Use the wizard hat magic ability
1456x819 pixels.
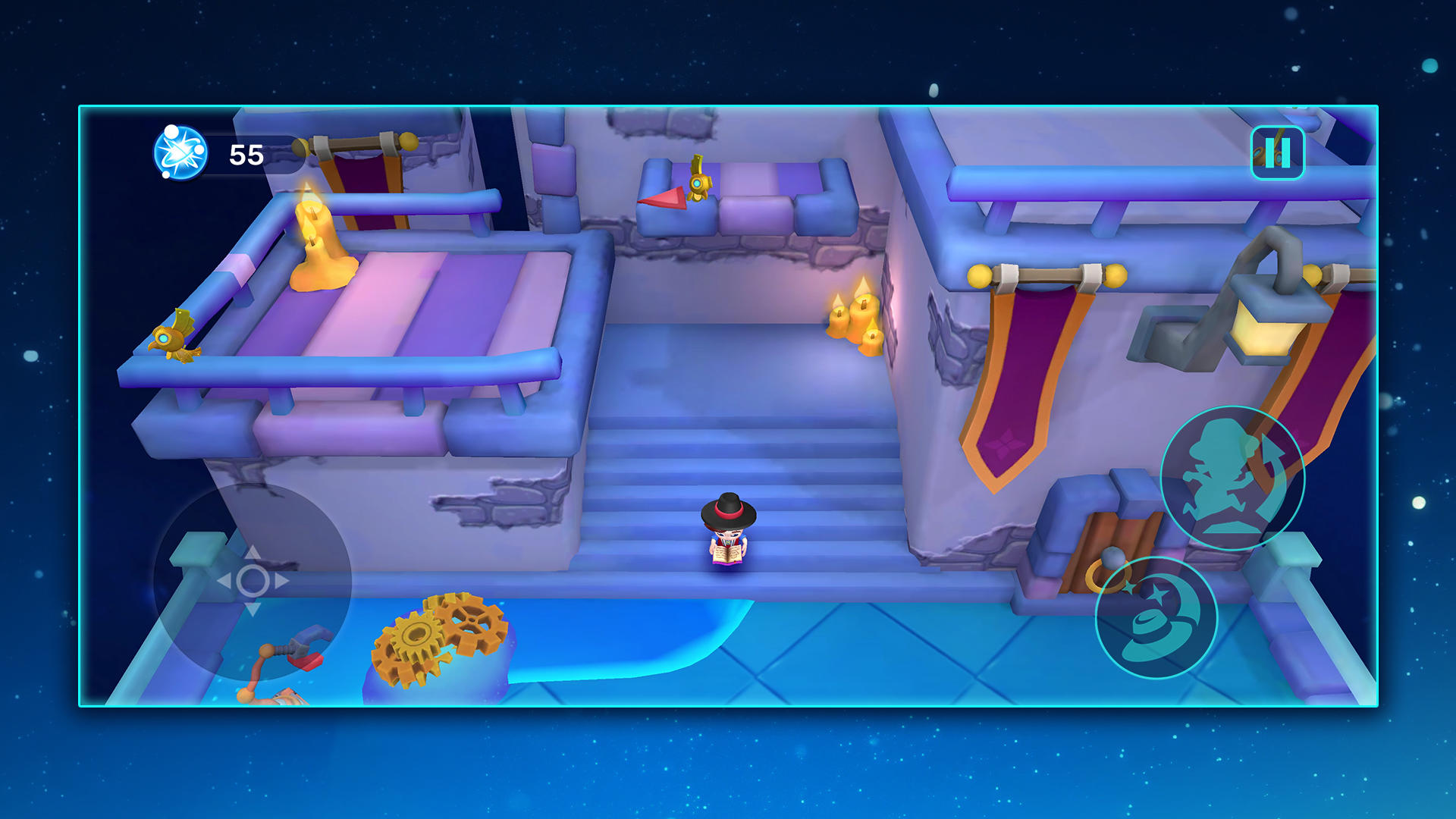[1156, 617]
